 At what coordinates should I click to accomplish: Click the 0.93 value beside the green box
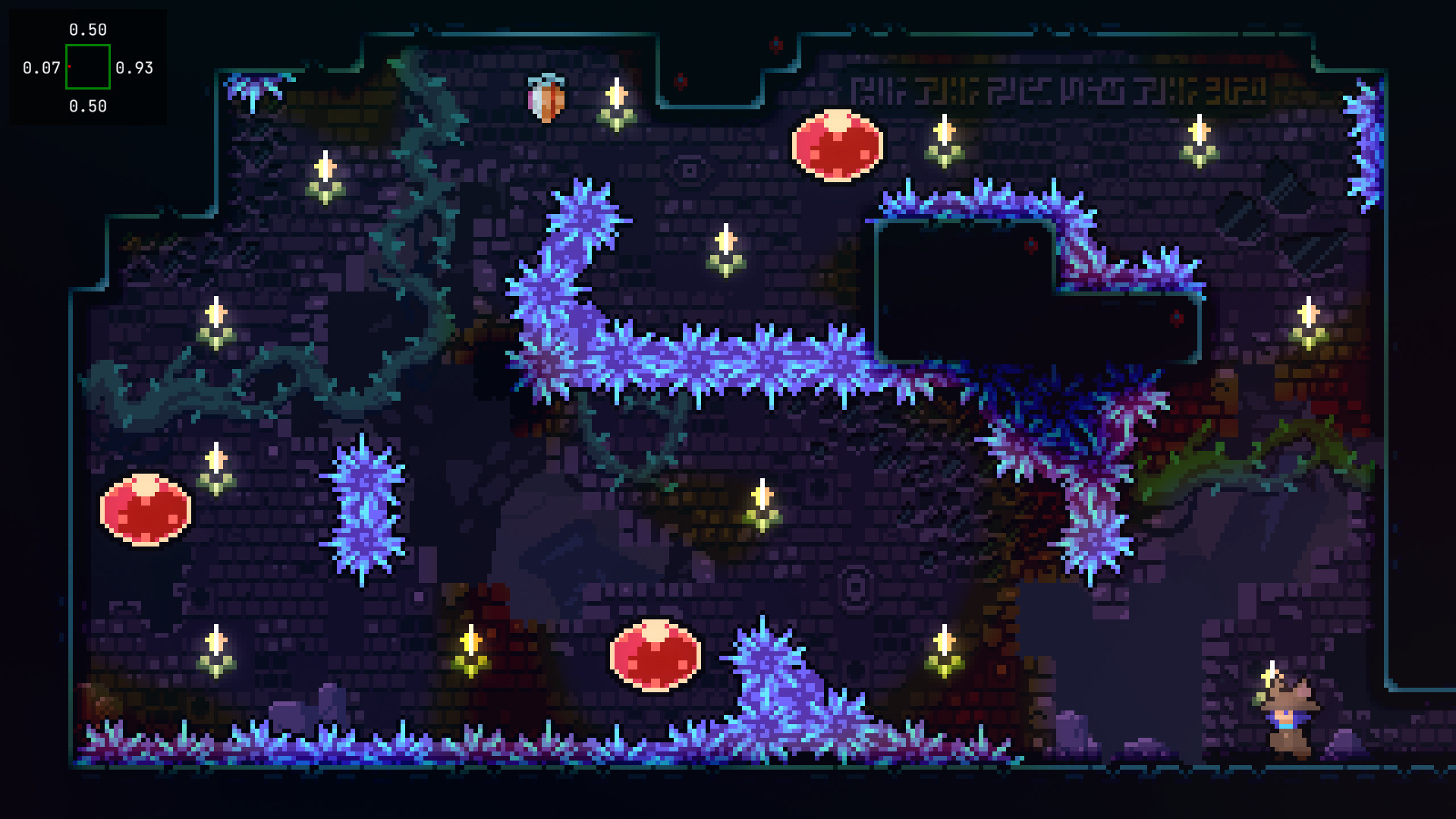coord(134,68)
